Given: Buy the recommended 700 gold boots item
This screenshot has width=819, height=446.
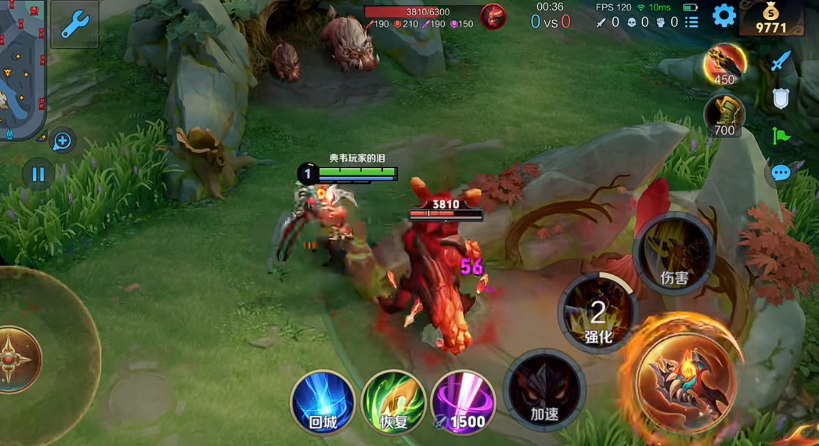Looking at the screenshot, I should (x=723, y=114).
